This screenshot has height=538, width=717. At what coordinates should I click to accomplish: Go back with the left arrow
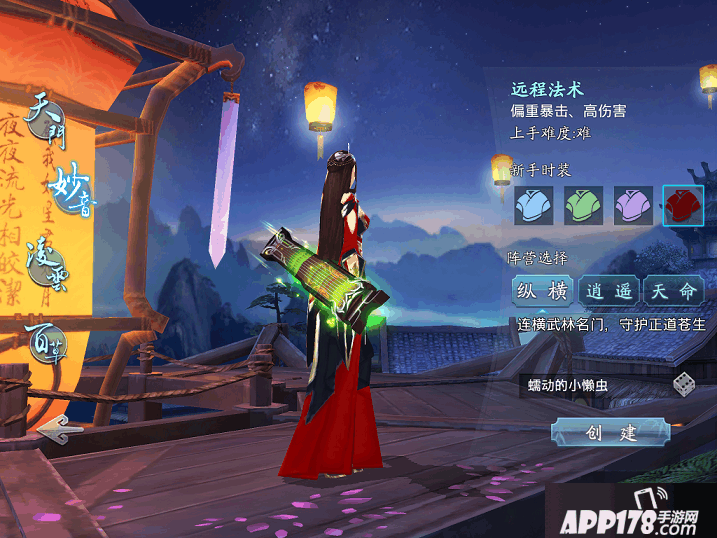[60, 431]
